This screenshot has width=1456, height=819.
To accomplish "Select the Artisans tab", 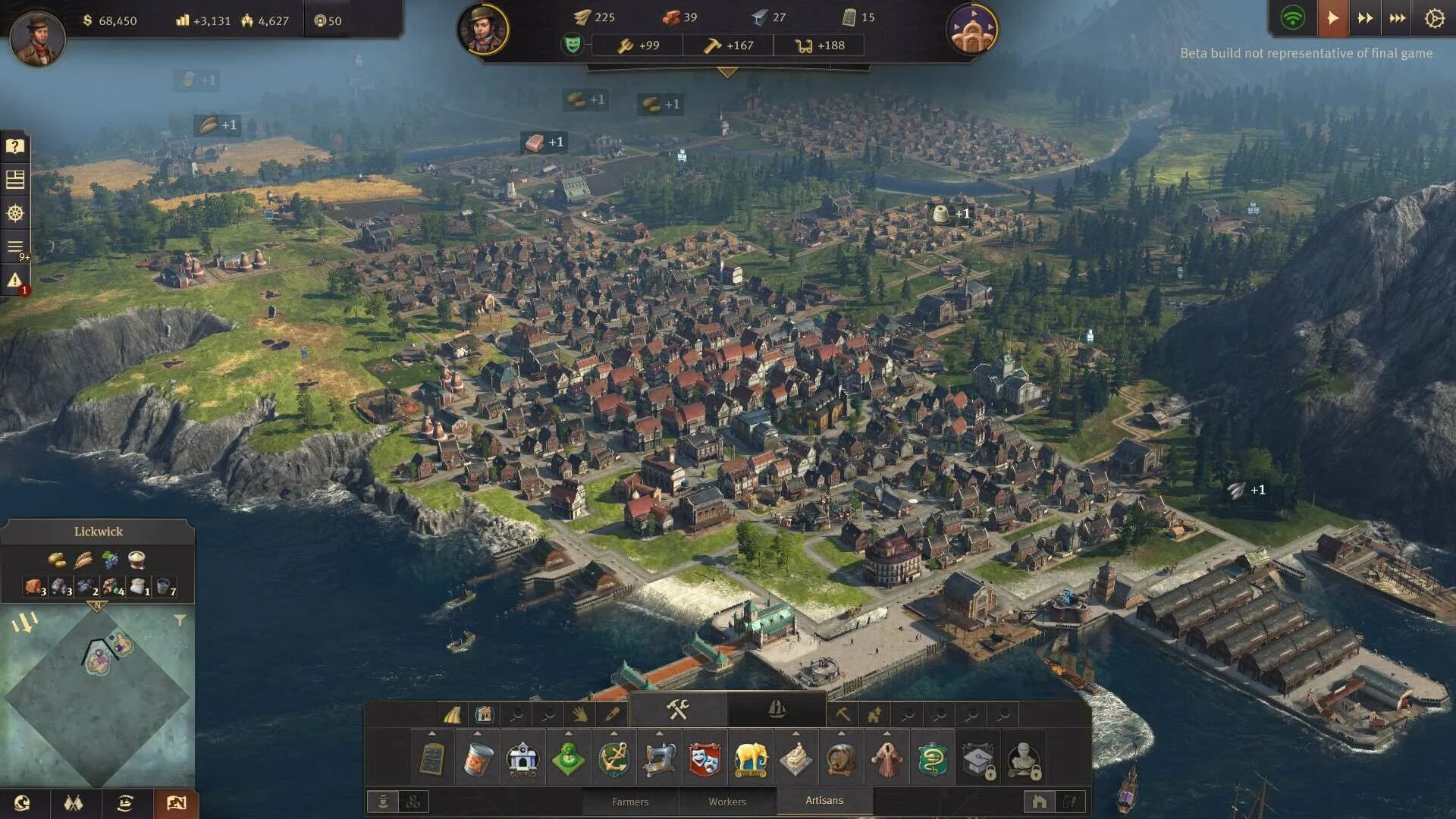I will tap(824, 800).
